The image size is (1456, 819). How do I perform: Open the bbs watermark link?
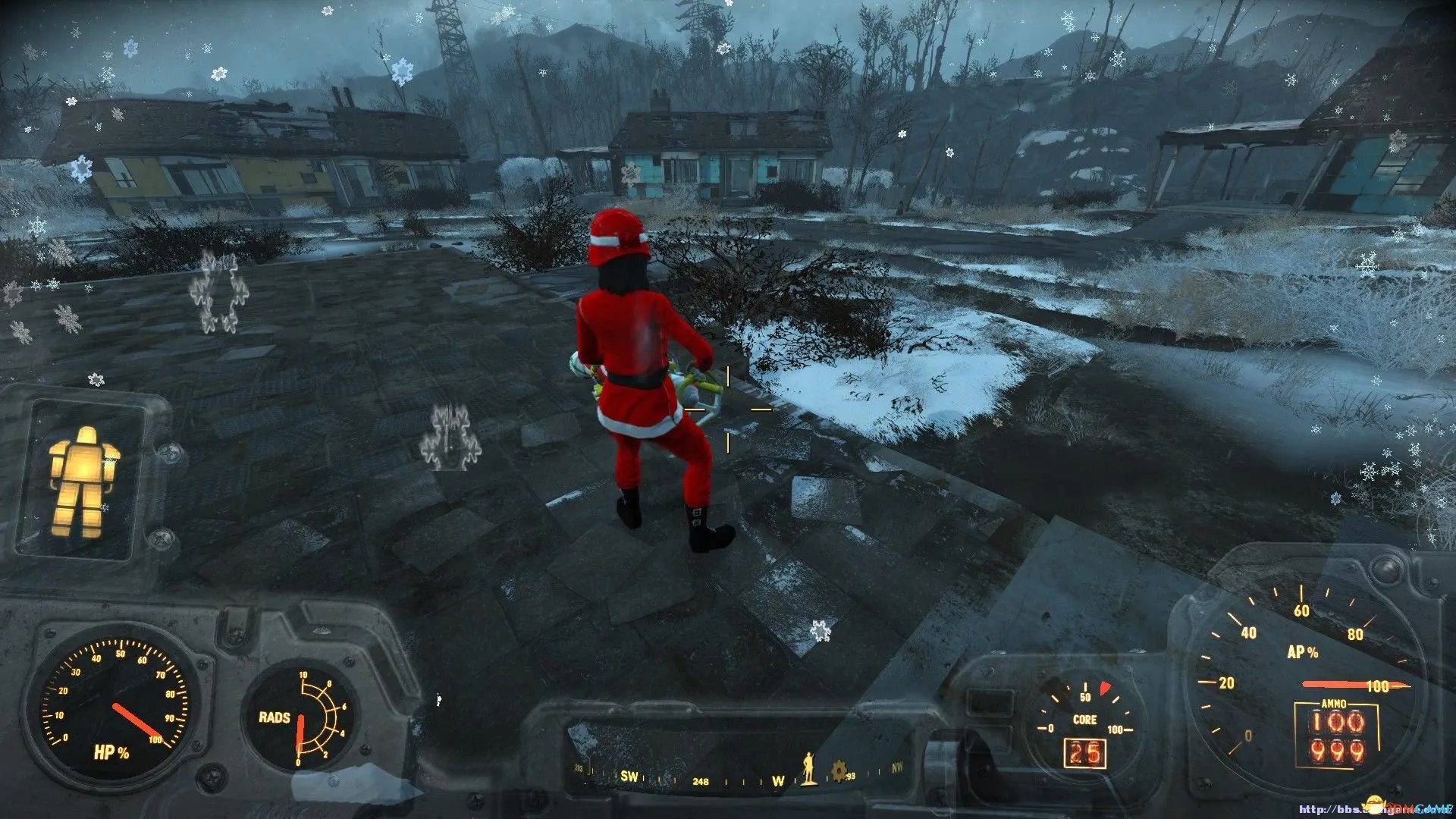pyautogui.click(x=1374, y=808)
